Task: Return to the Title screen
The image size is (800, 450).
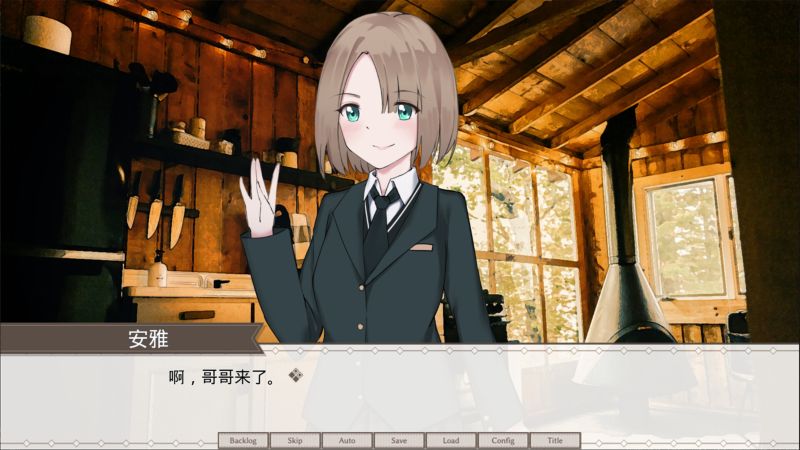Action: [x=555, y=440]
